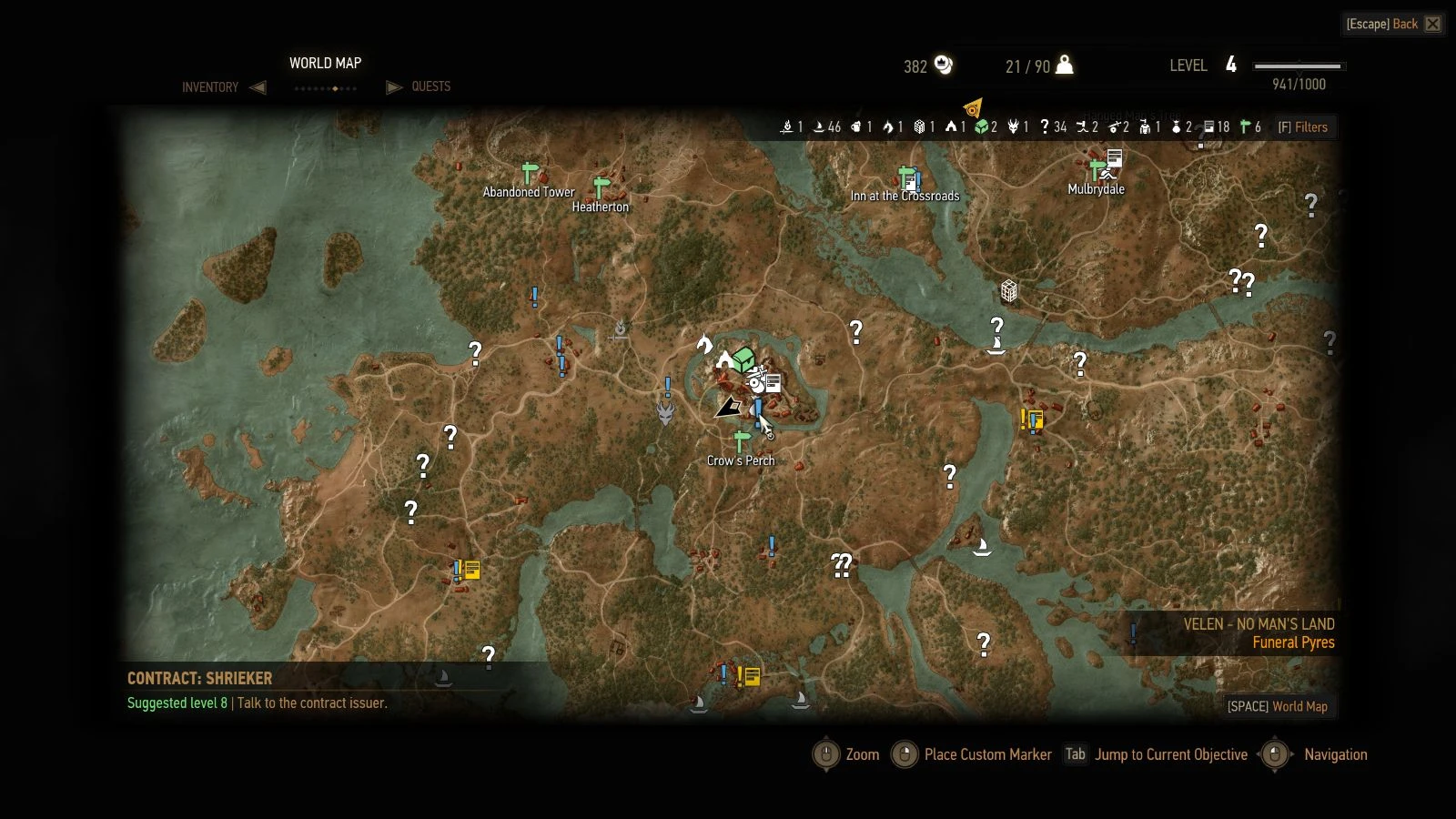Toggle the green quest objective filter icon
Screen dimensions: 1456x819
tap(980, 127)
